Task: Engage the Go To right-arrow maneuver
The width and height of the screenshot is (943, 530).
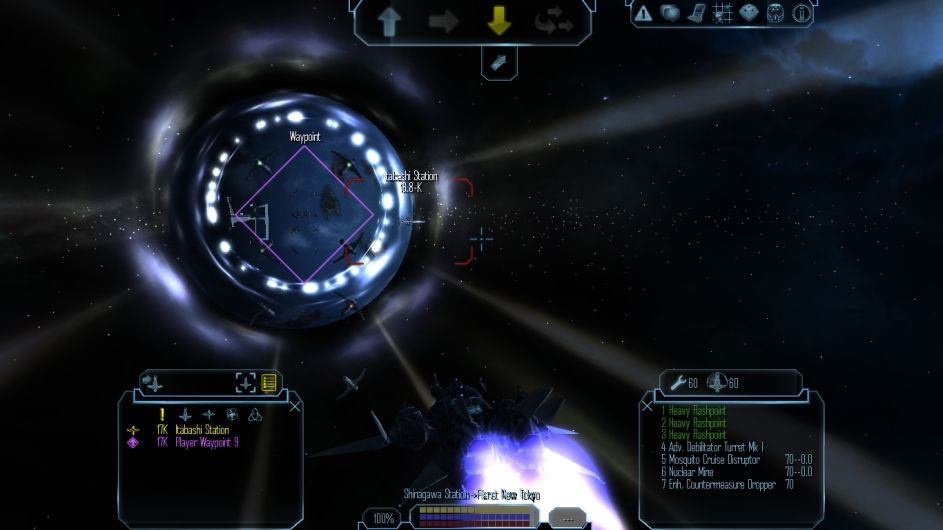Action: click(x=444, y=20)
